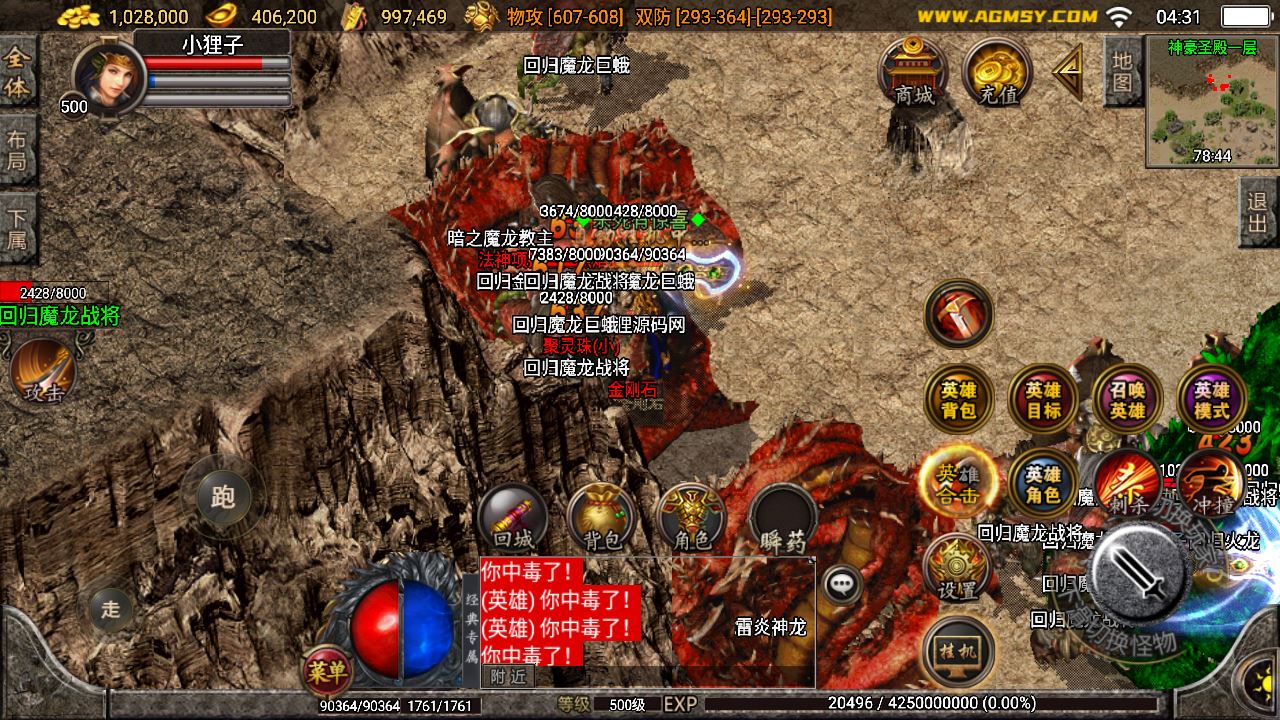
Task: Toggle the 跑 run mode
Action: [222, 497]
